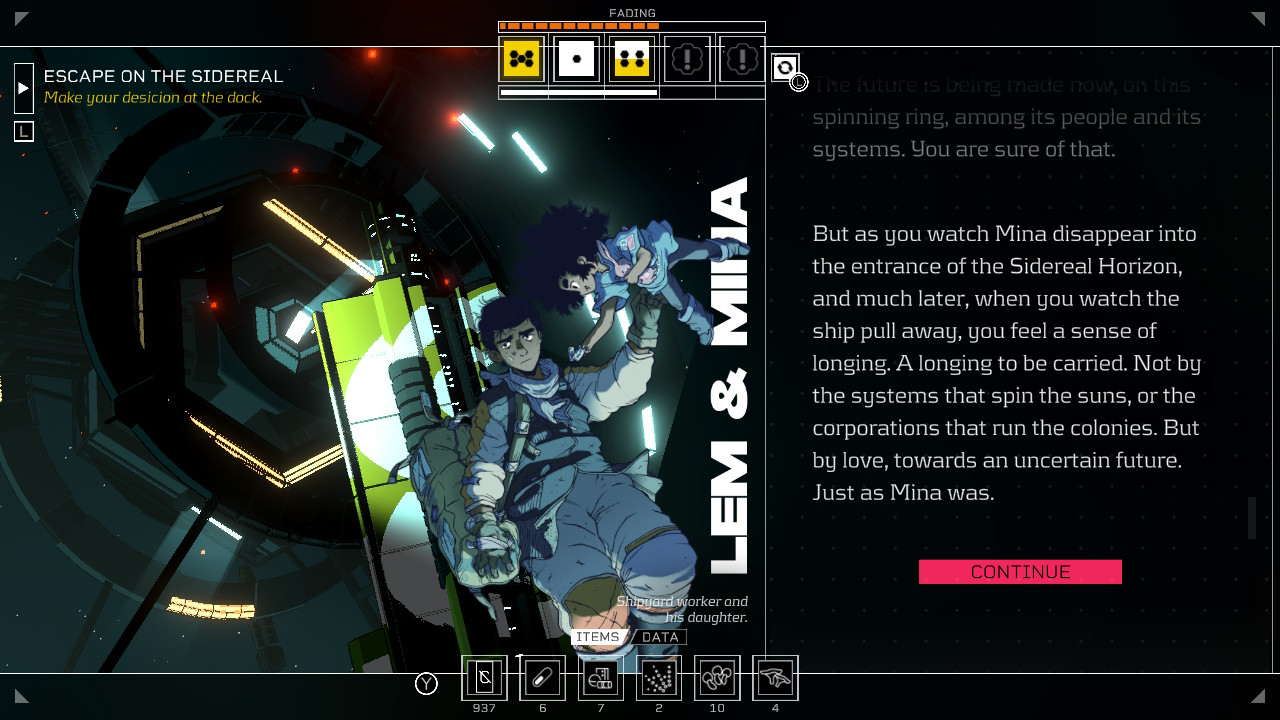
Task: Click the story text scrollbar handle
Action: click(x=1252, y=518)
